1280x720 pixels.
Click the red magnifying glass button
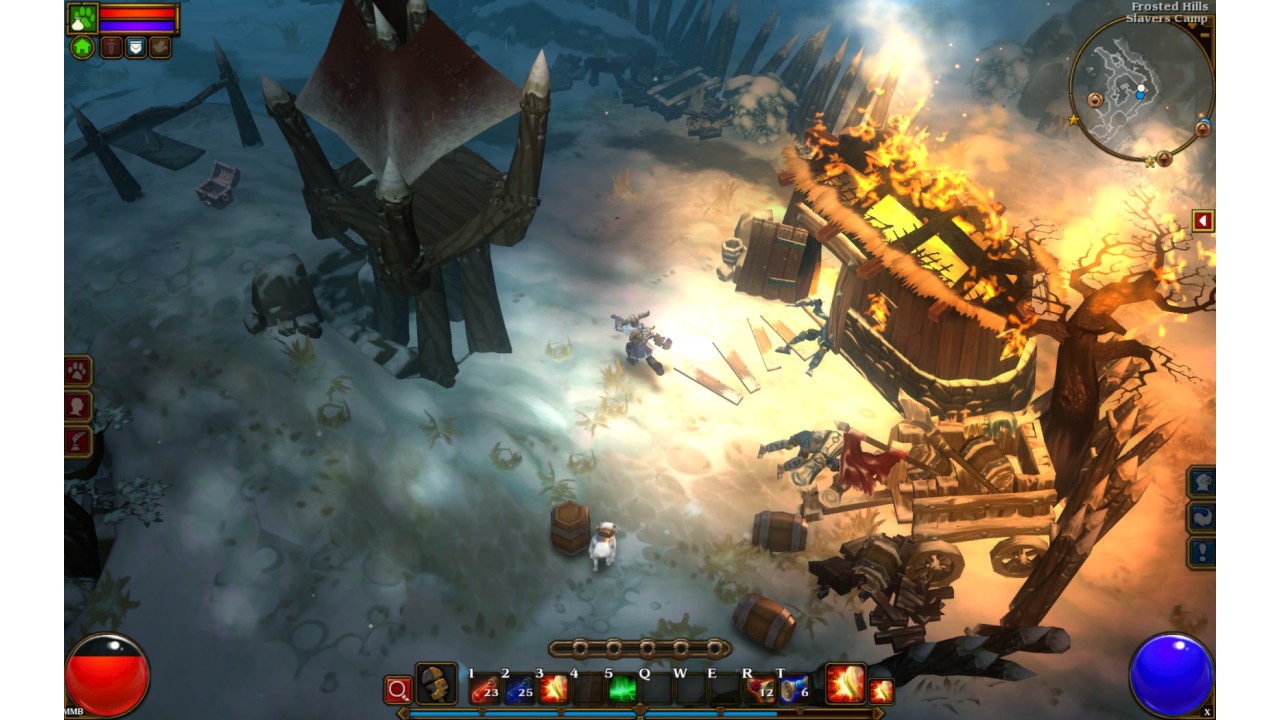coord(398,689)
